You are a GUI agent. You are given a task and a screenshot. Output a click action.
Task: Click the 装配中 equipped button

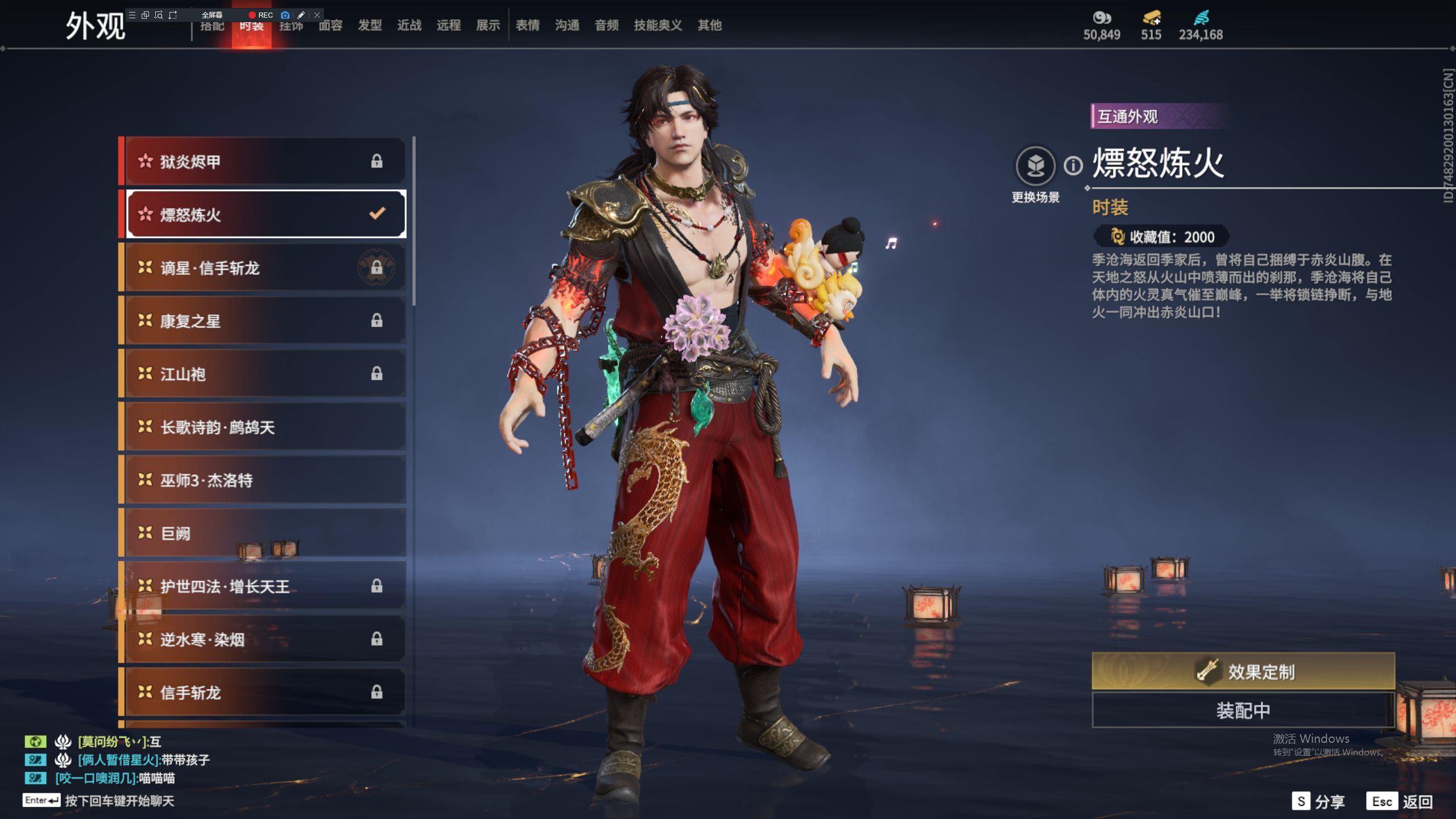[1243, 710]
